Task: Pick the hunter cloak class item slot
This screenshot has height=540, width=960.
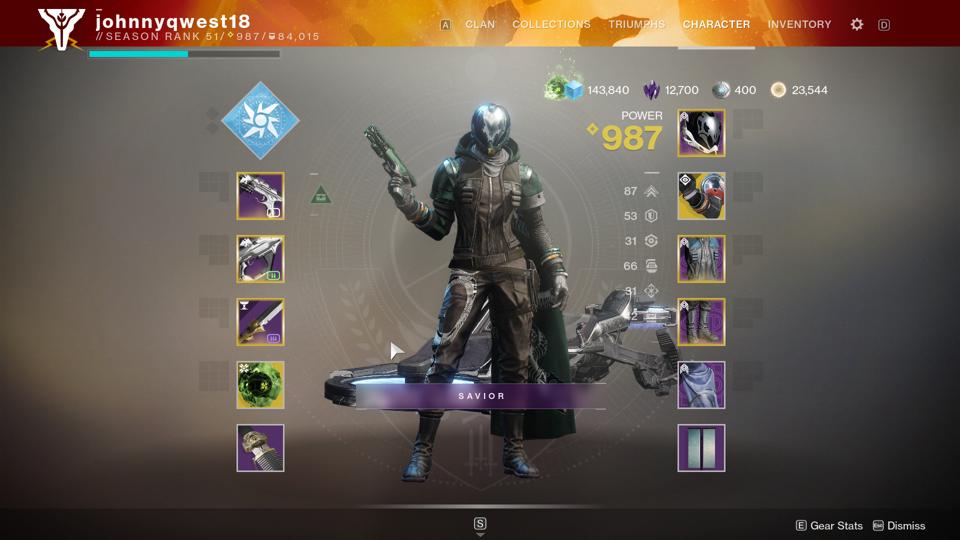Action: (x=701, y=385)
